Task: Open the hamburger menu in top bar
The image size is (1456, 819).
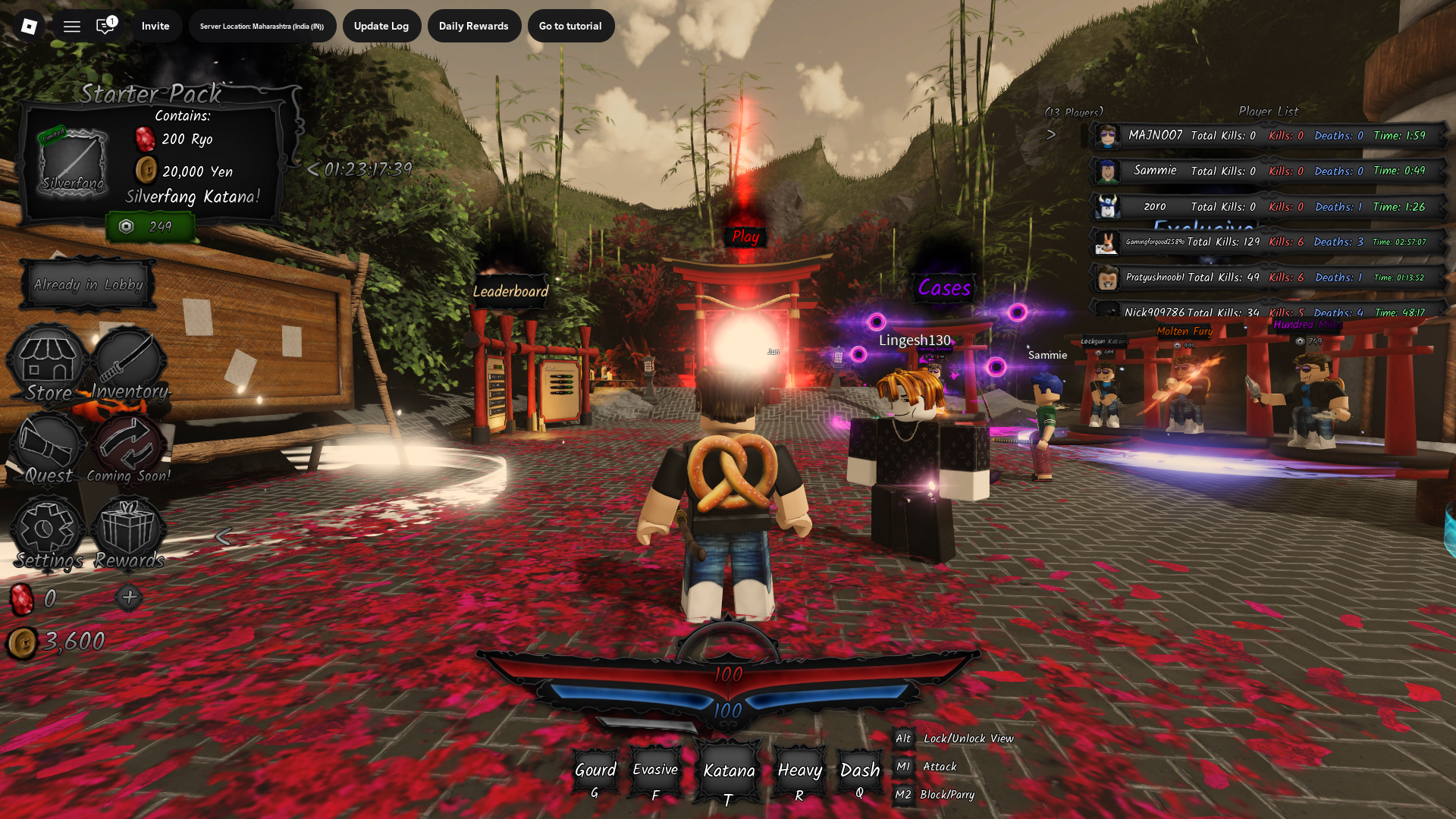Action: 72,27
